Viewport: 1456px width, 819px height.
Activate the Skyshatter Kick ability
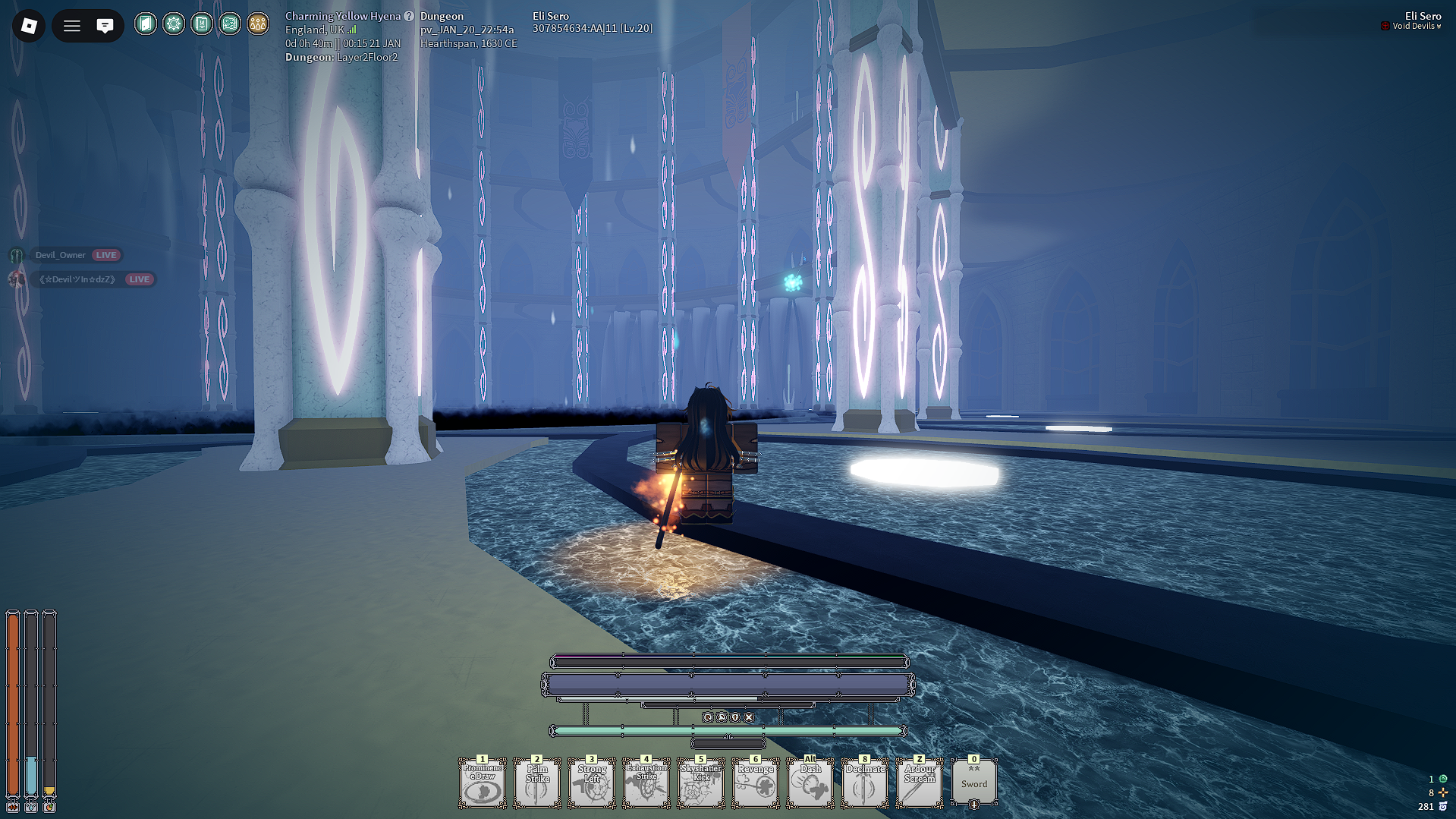tap(701, 783)
